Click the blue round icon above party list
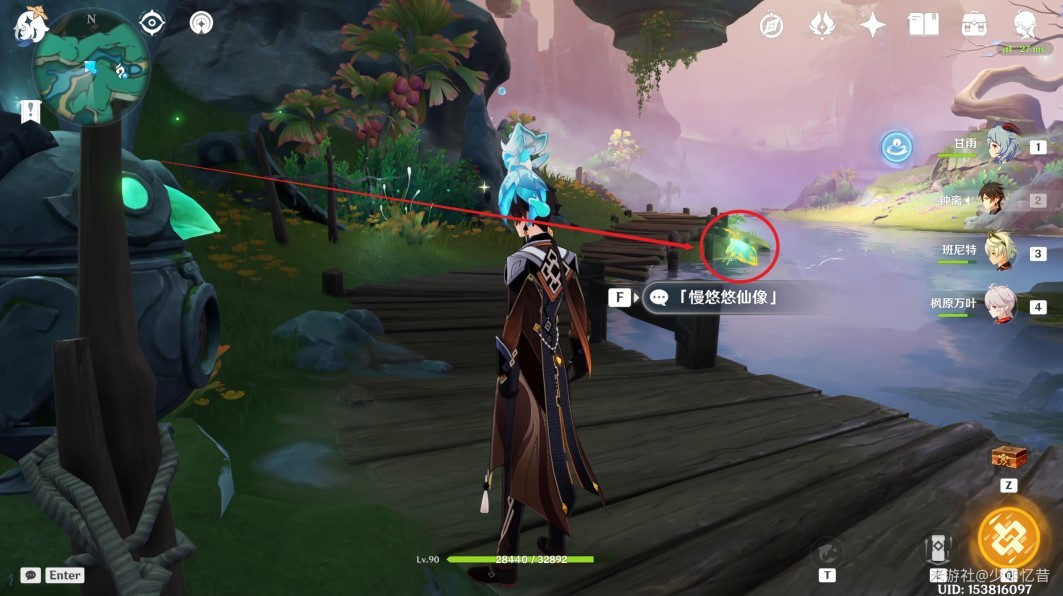1063x596 pixels. [896, 148]
